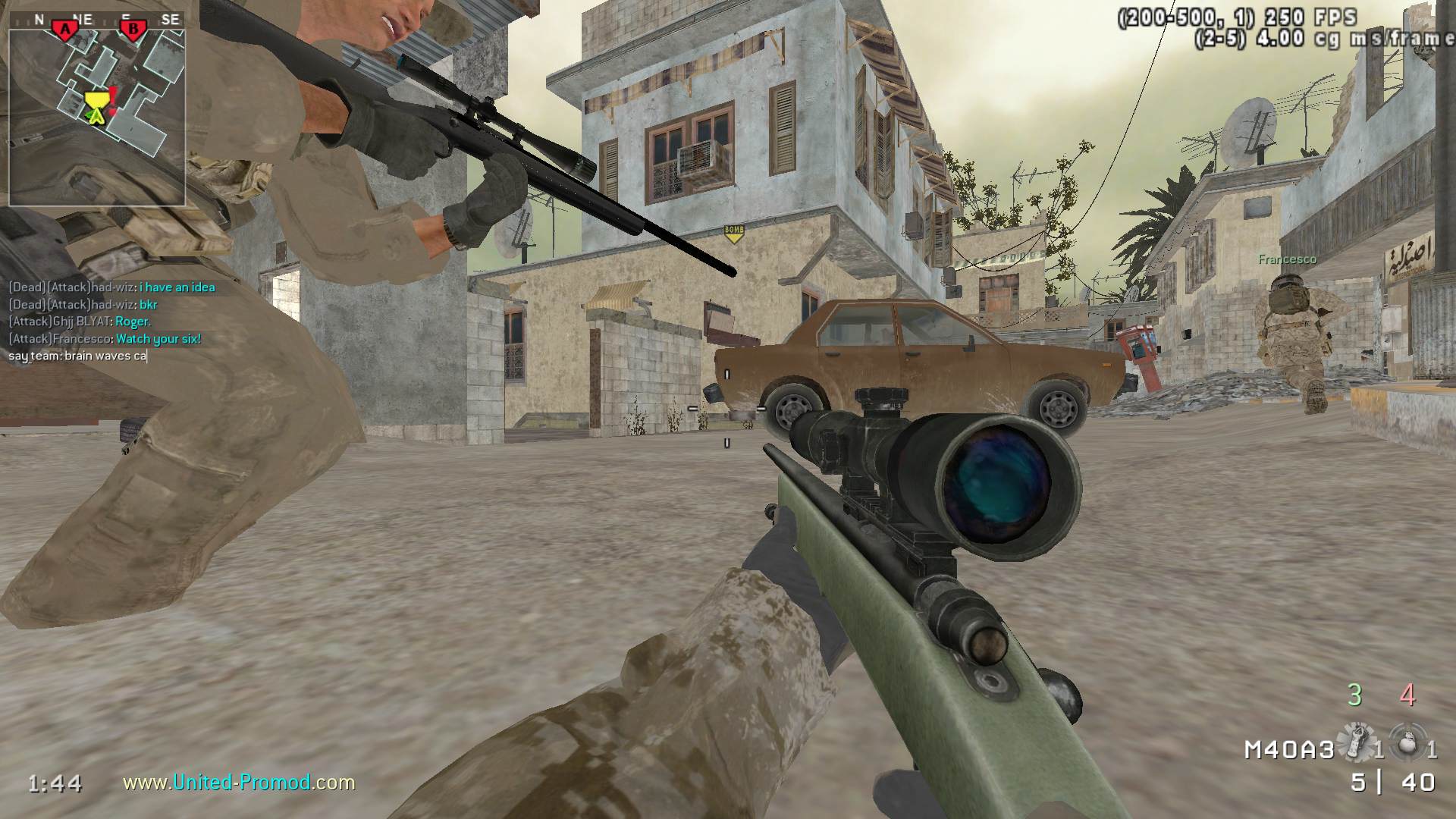Open the www.United-Promod.com link text
Image resolution: width=1456 pixels, height=819 pixels.
point(239,782)
